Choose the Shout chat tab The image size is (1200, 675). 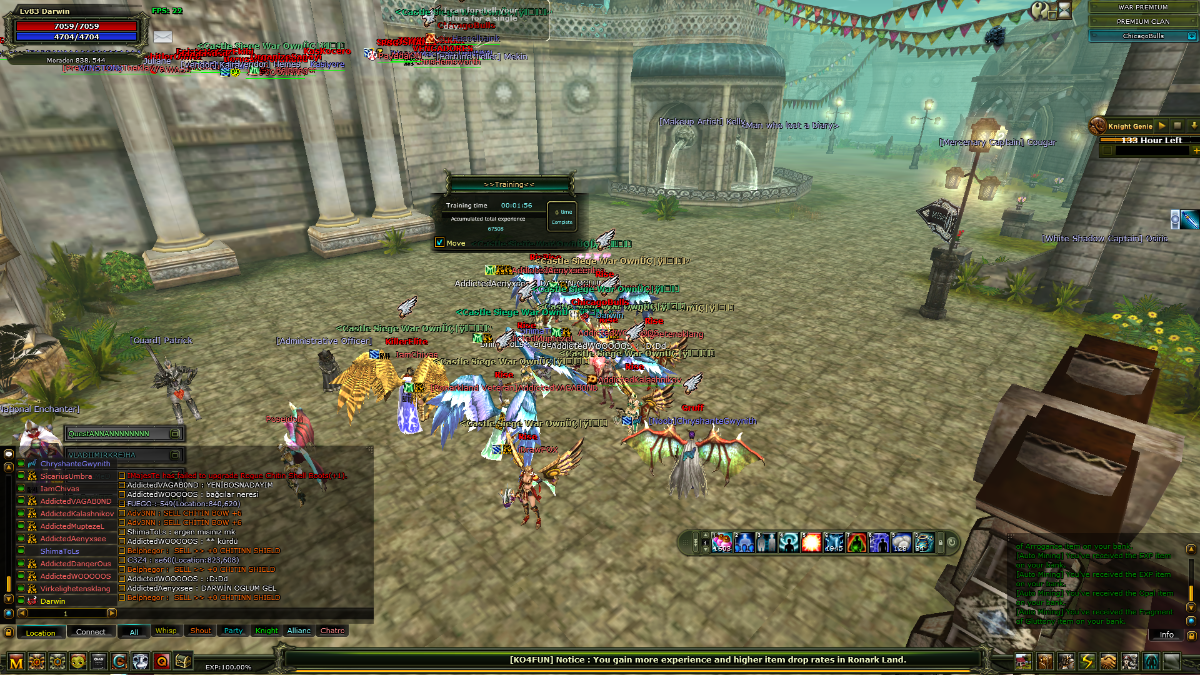[200, 631]
